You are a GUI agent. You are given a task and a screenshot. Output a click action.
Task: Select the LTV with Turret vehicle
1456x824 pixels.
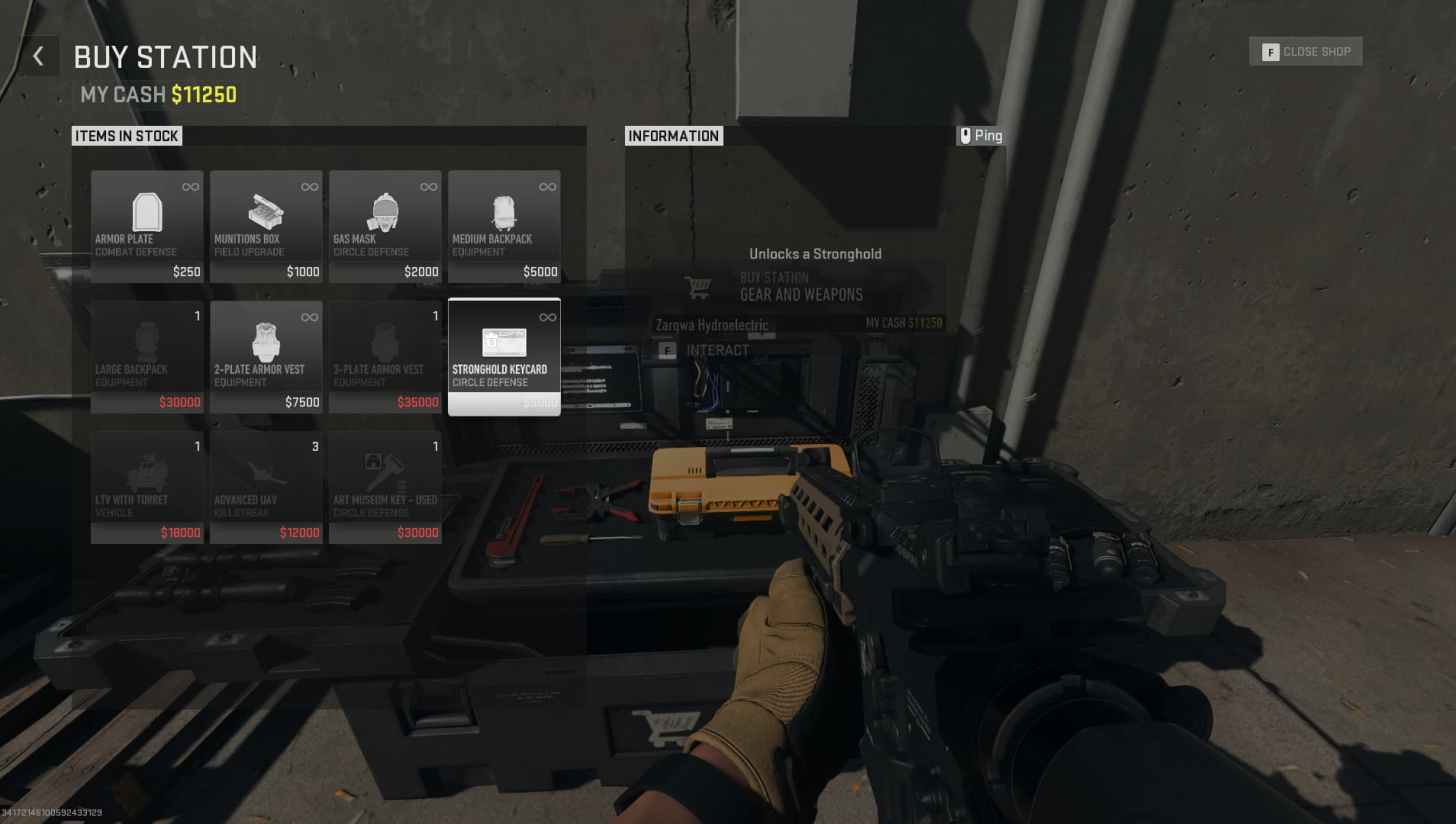[146, 488]
